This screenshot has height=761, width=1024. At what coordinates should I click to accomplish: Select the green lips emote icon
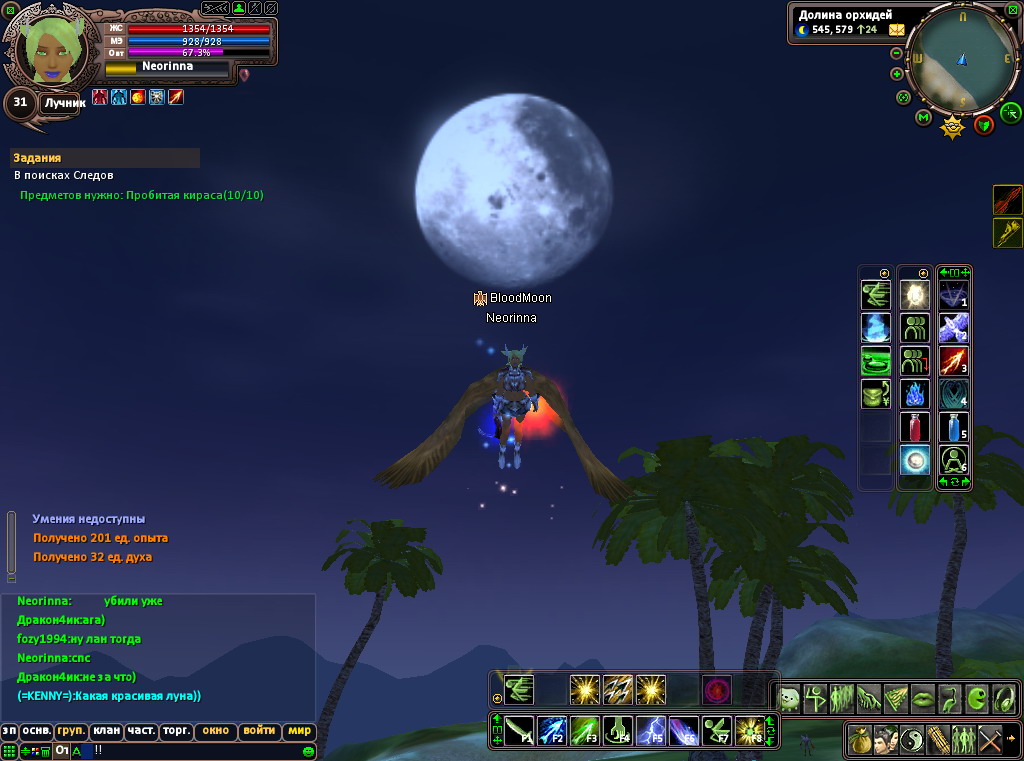(921, 698)
